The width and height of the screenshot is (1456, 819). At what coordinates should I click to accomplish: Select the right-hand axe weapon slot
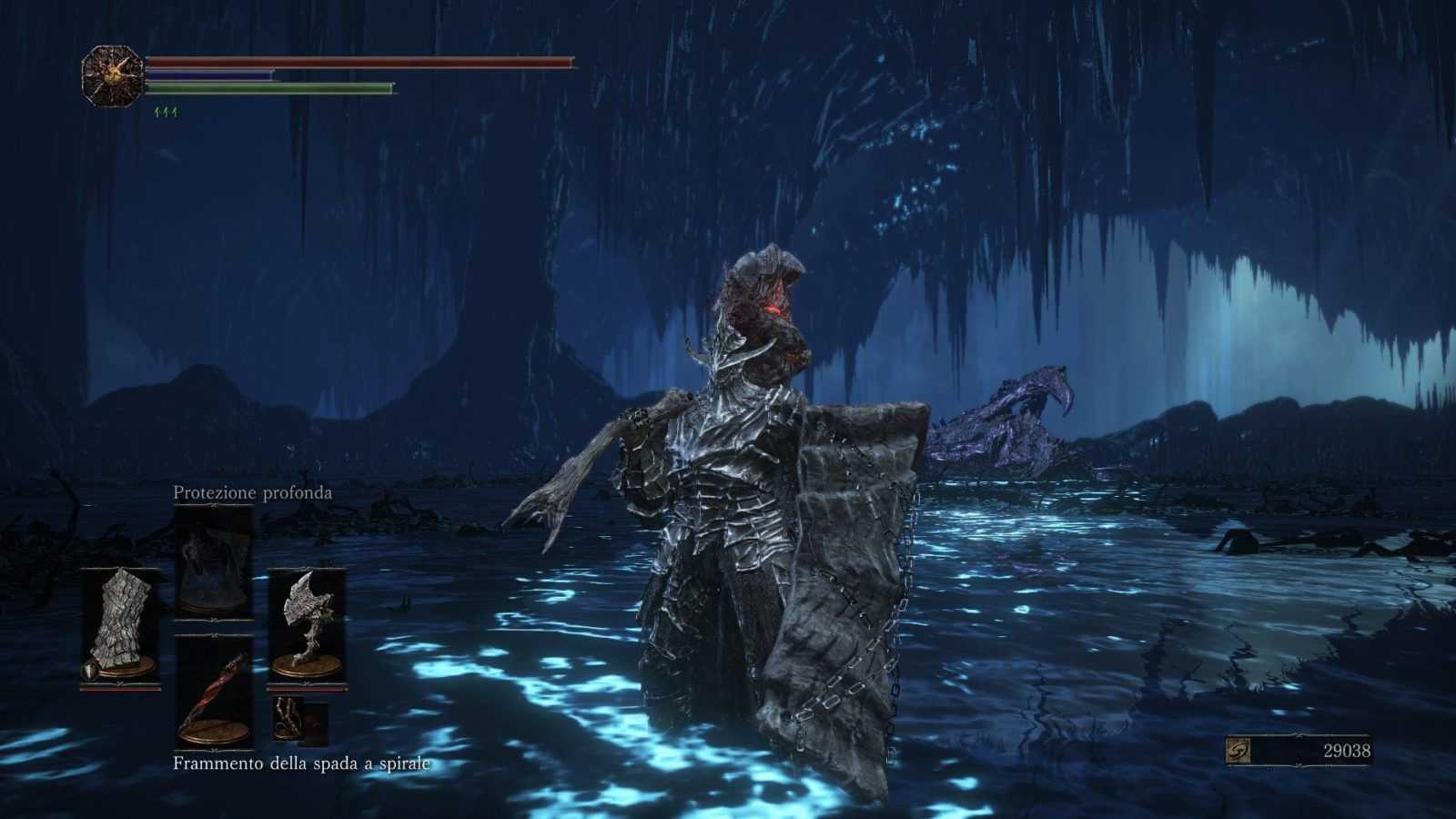tap(307, 626)
